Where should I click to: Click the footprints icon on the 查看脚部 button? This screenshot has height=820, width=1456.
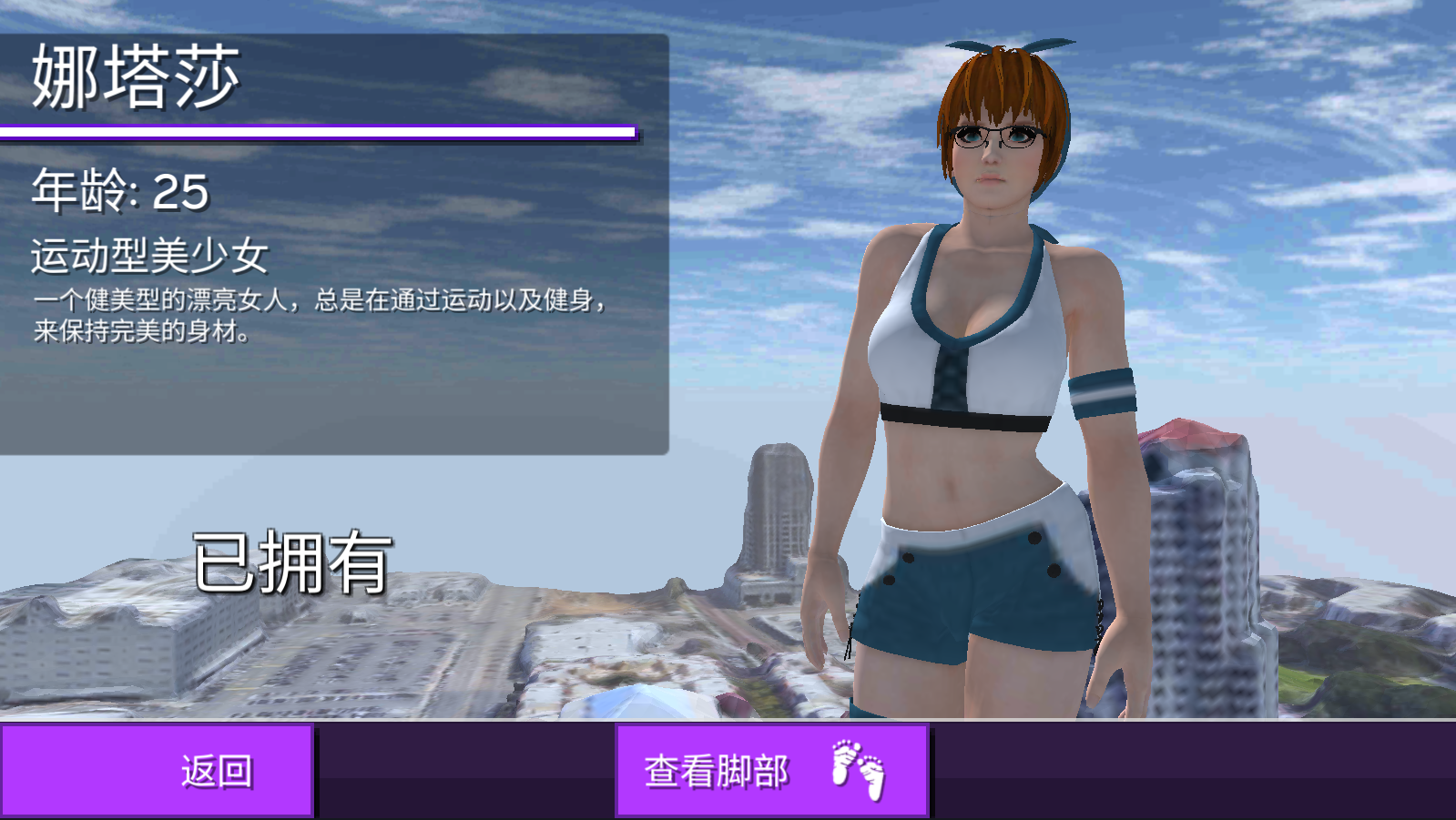tap(856, 769)
